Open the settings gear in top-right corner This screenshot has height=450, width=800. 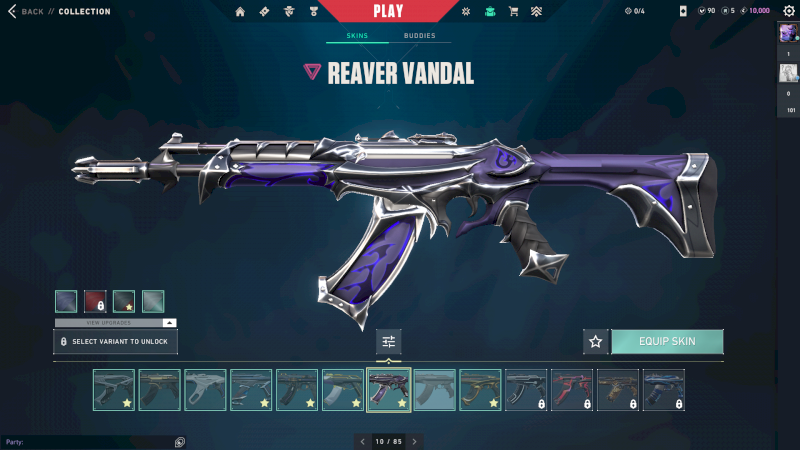pos(788,11)
